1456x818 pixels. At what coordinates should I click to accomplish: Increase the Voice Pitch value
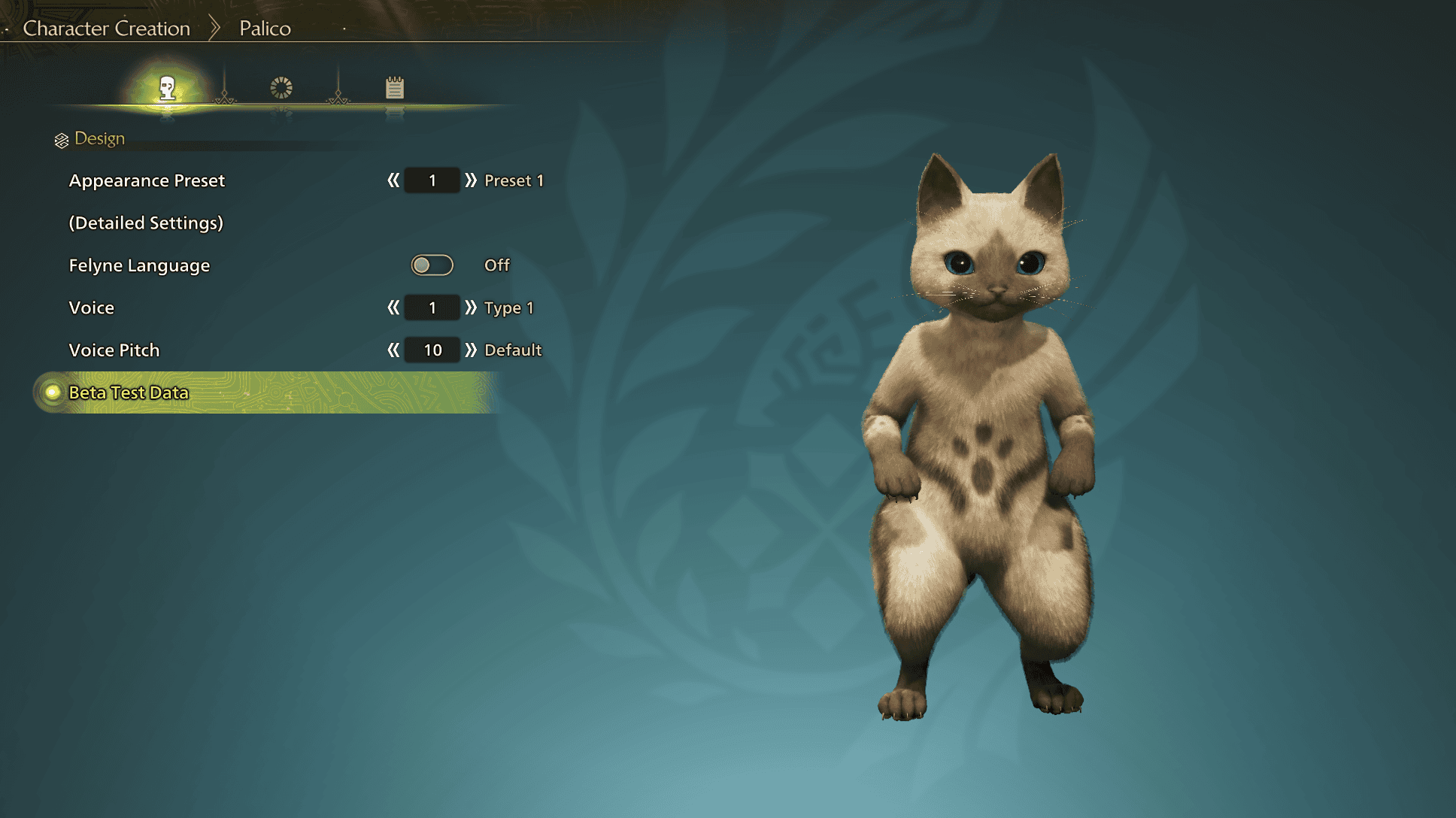pyautogui.click(x=471, y=350)
